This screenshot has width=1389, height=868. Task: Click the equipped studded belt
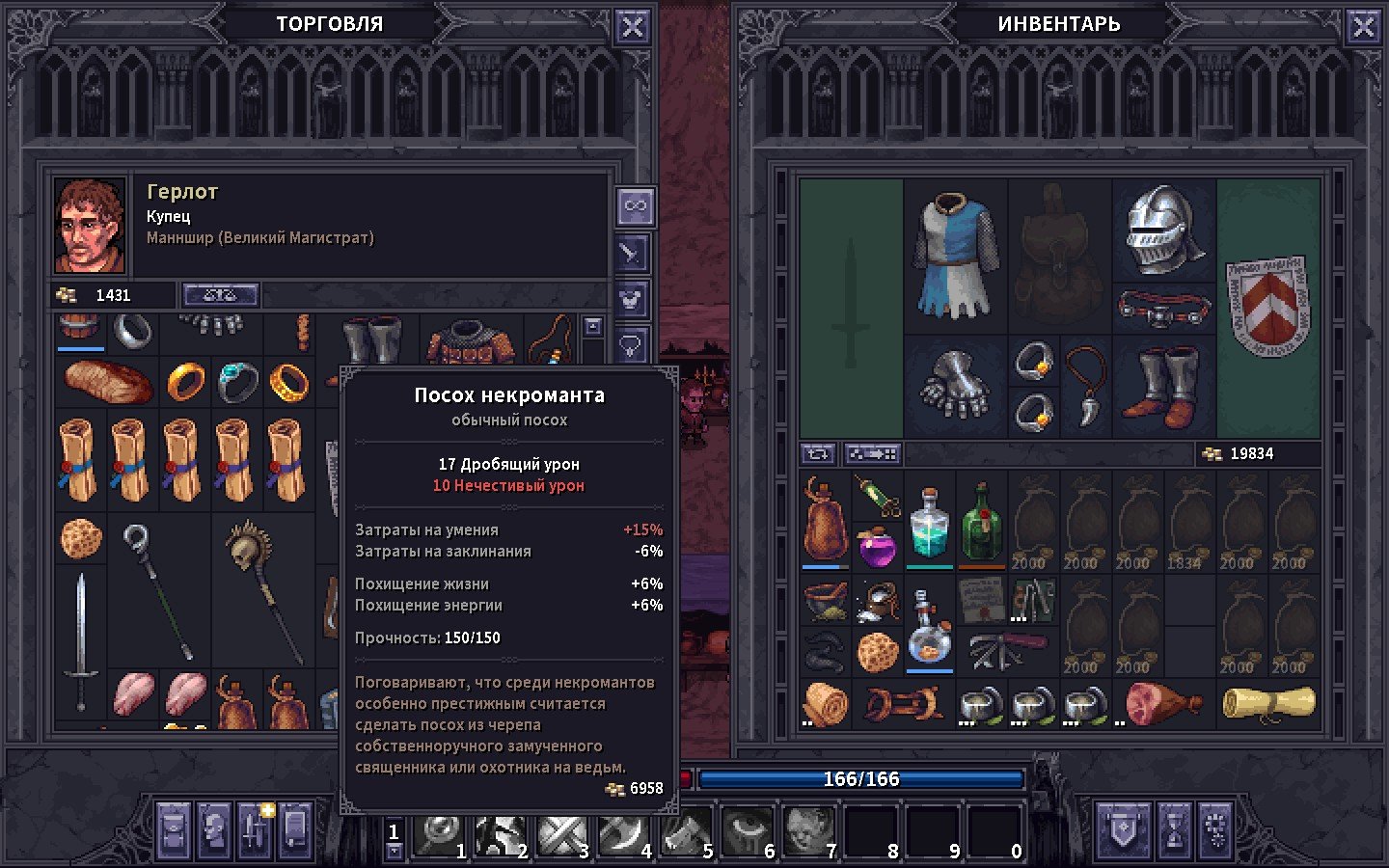pyautogui.click(x=1164, y=309)
